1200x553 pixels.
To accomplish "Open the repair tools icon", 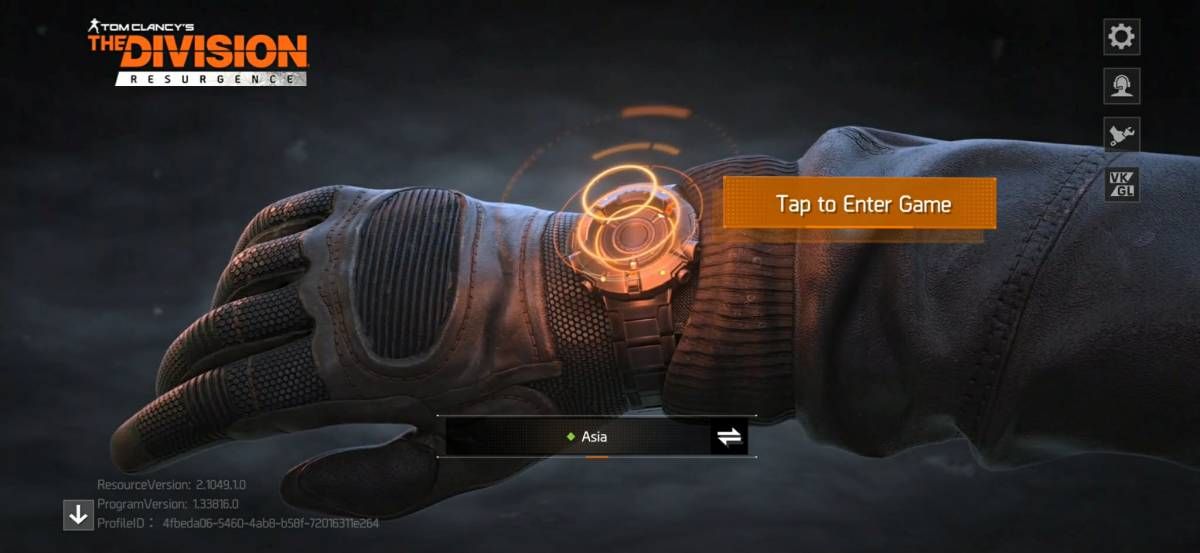I will tap(1122, 135).
